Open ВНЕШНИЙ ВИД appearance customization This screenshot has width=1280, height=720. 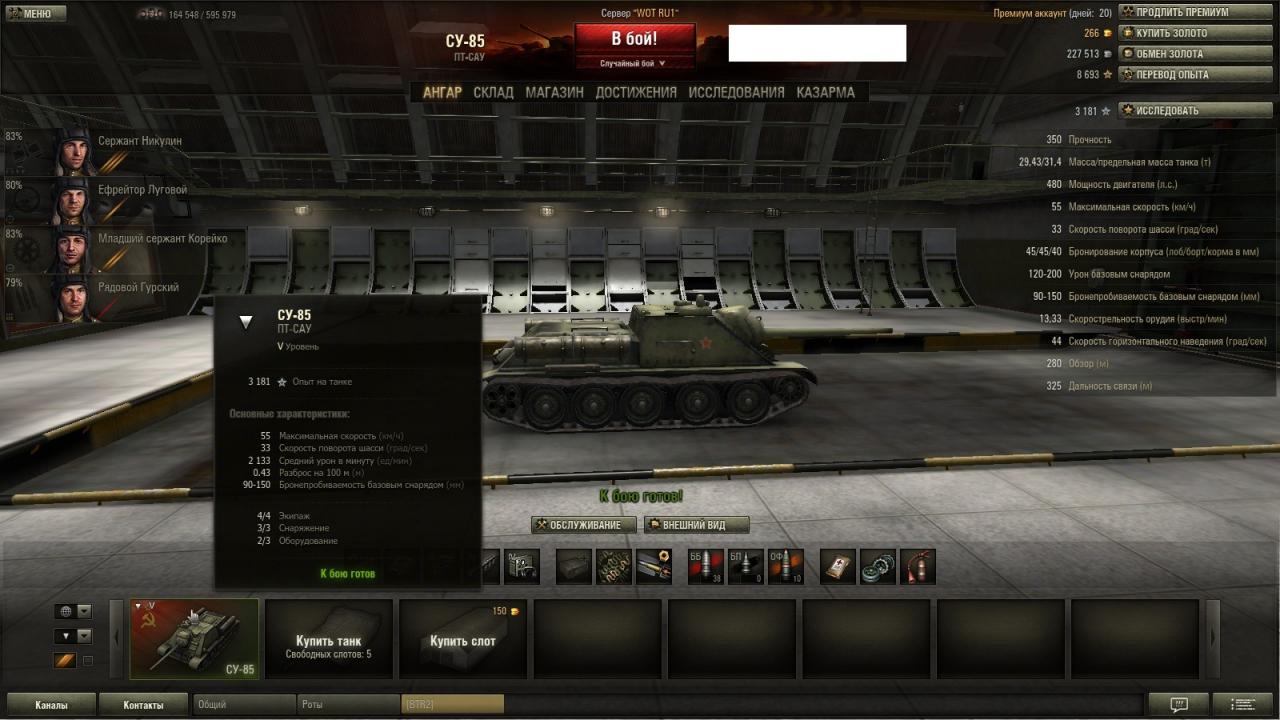696,525
